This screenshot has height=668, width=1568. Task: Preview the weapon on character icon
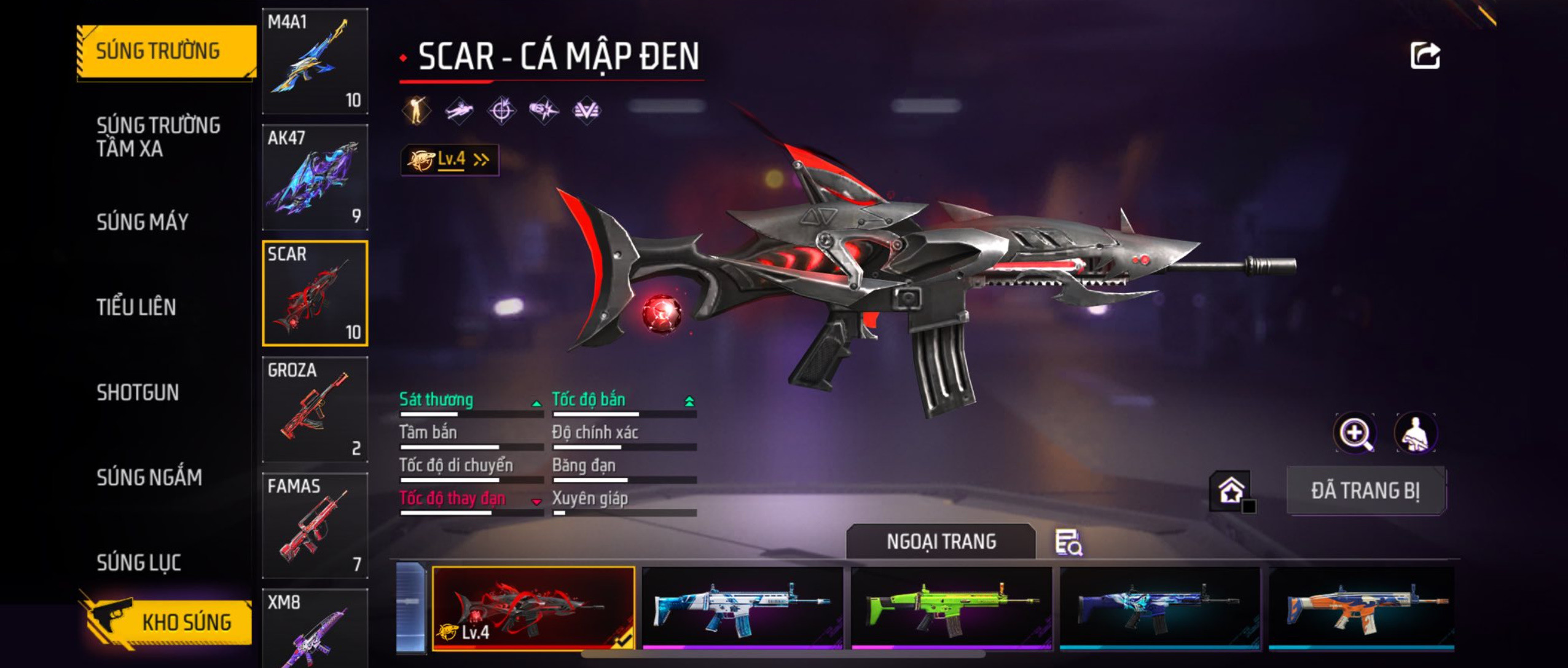(x=1415, y=434)
